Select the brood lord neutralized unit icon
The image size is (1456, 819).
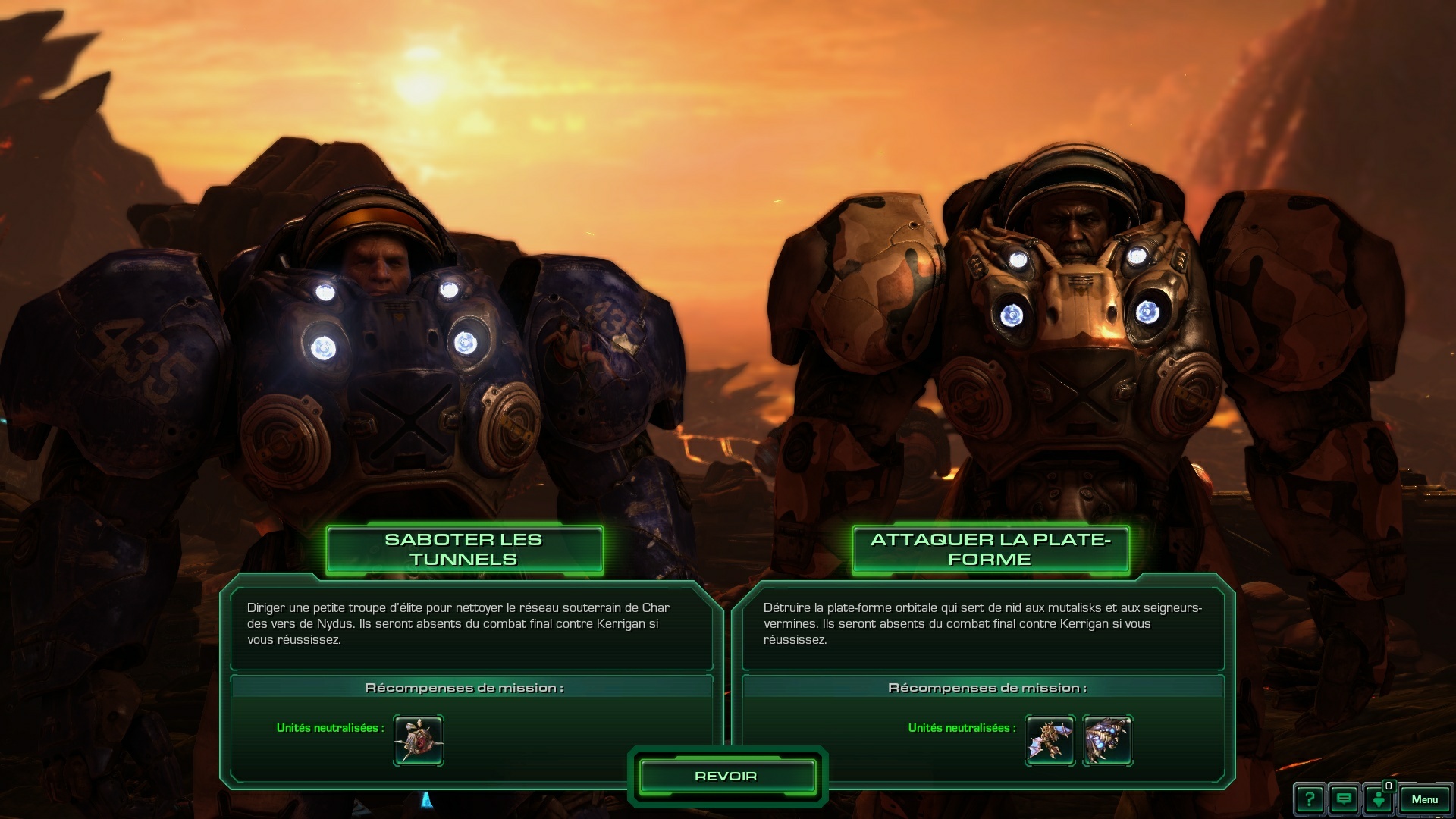(x=1107, y=740)
